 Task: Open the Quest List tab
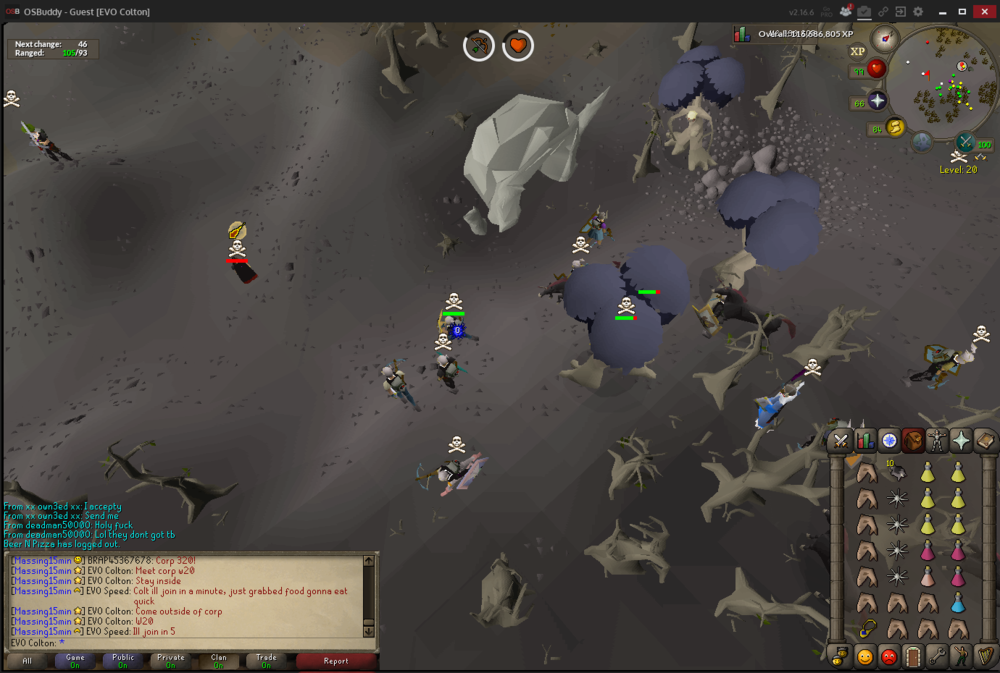coord(889,440)
